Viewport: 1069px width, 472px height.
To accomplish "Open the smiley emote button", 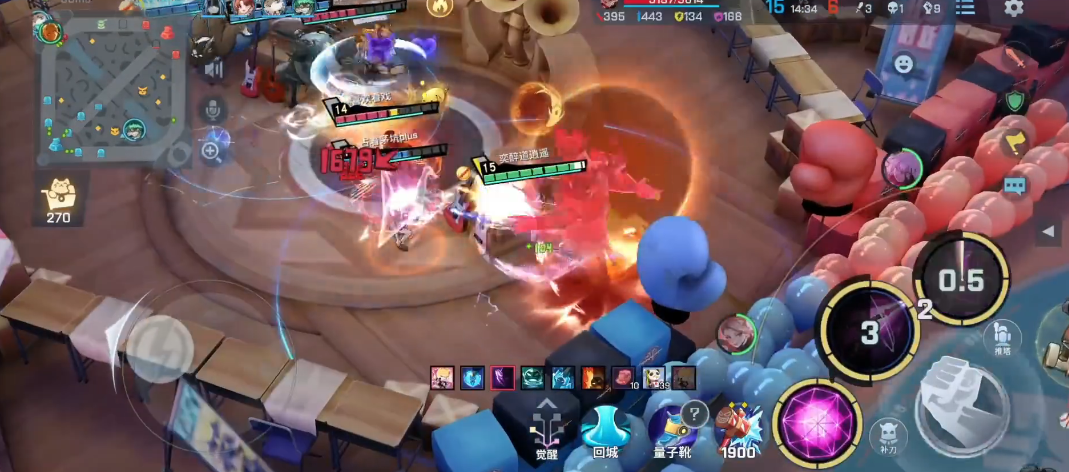I will click(904, 64).
